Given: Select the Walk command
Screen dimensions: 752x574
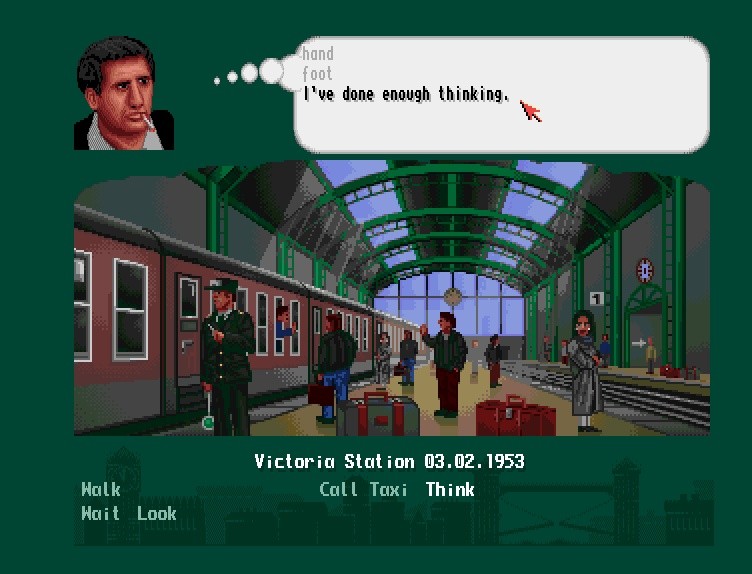Looking at the screenshot, I should [x=101, y=489].
